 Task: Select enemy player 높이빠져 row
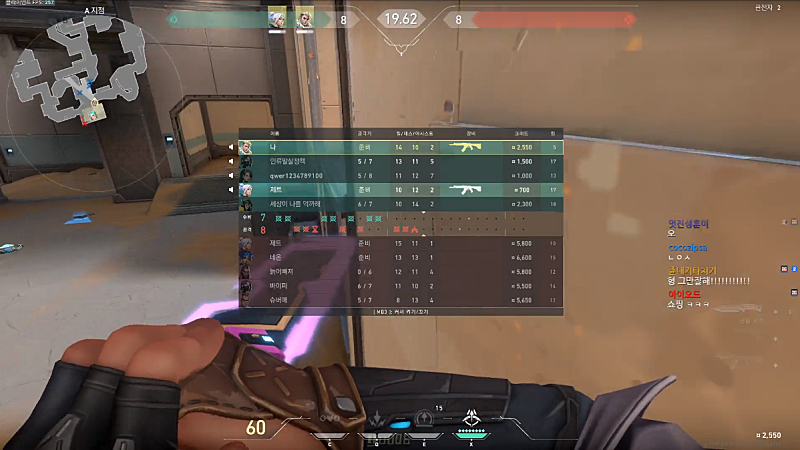coord(400,271)
